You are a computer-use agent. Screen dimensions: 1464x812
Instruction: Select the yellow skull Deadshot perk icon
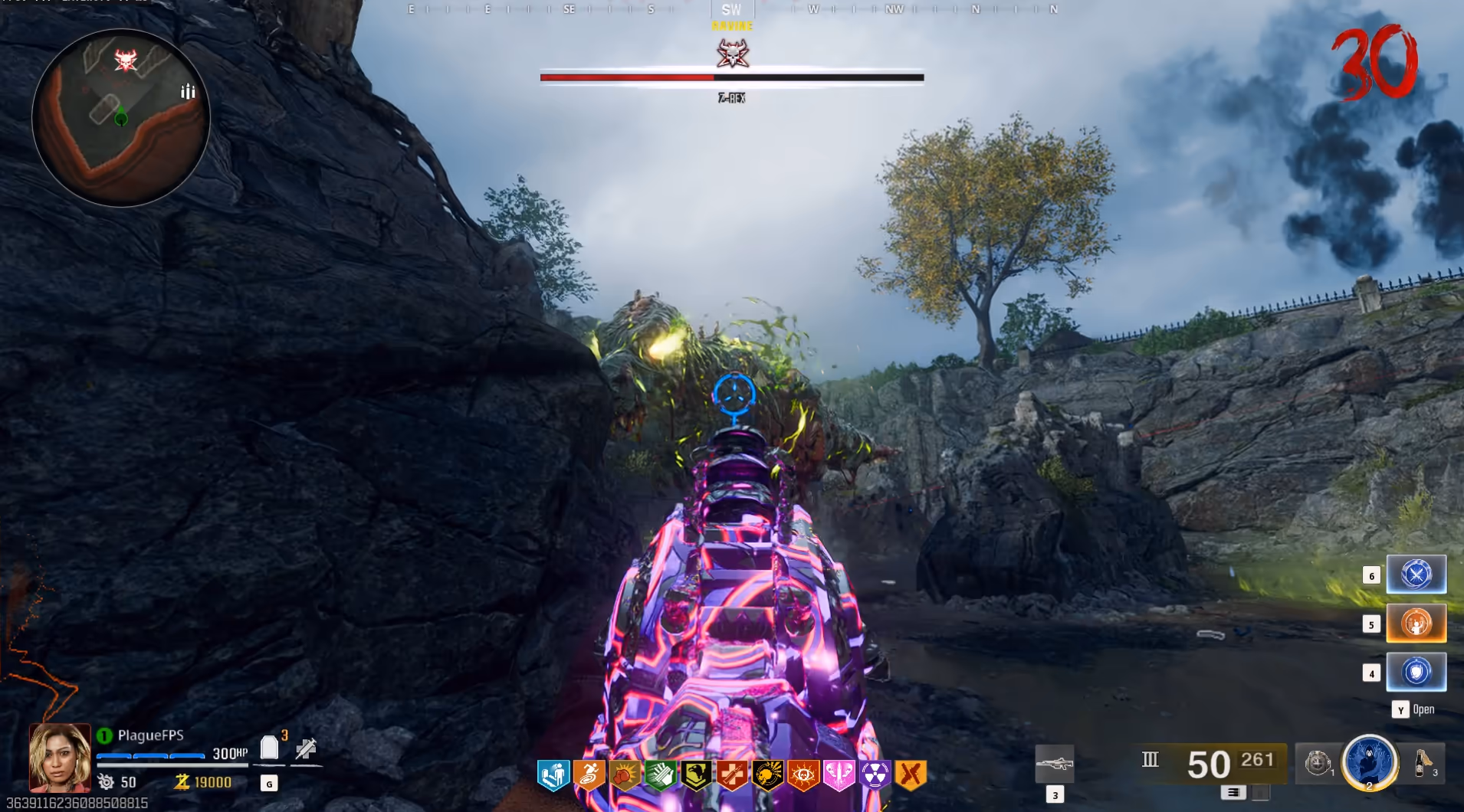(767, 775)
